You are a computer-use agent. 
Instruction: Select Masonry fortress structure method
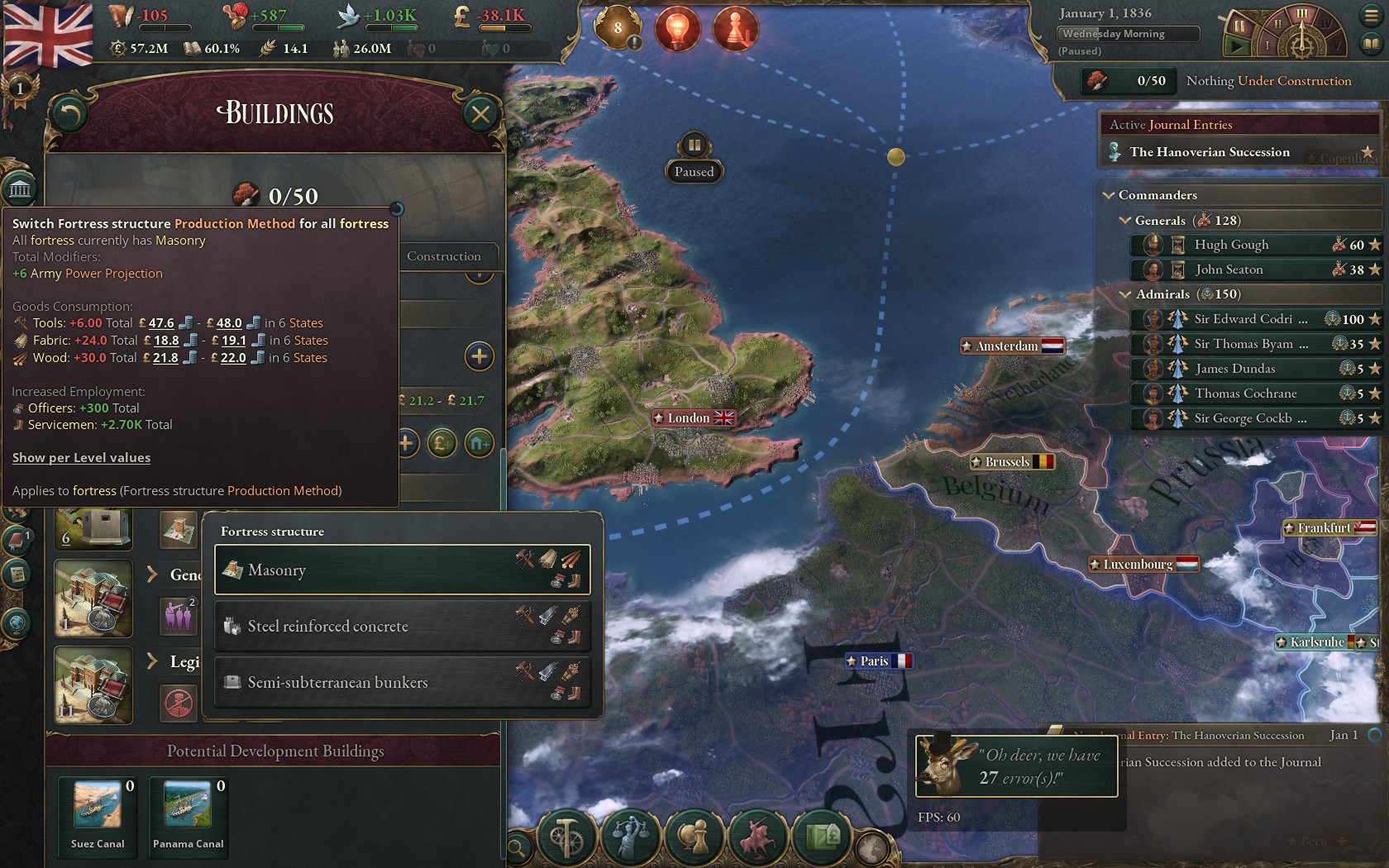[x=402, y=570]
